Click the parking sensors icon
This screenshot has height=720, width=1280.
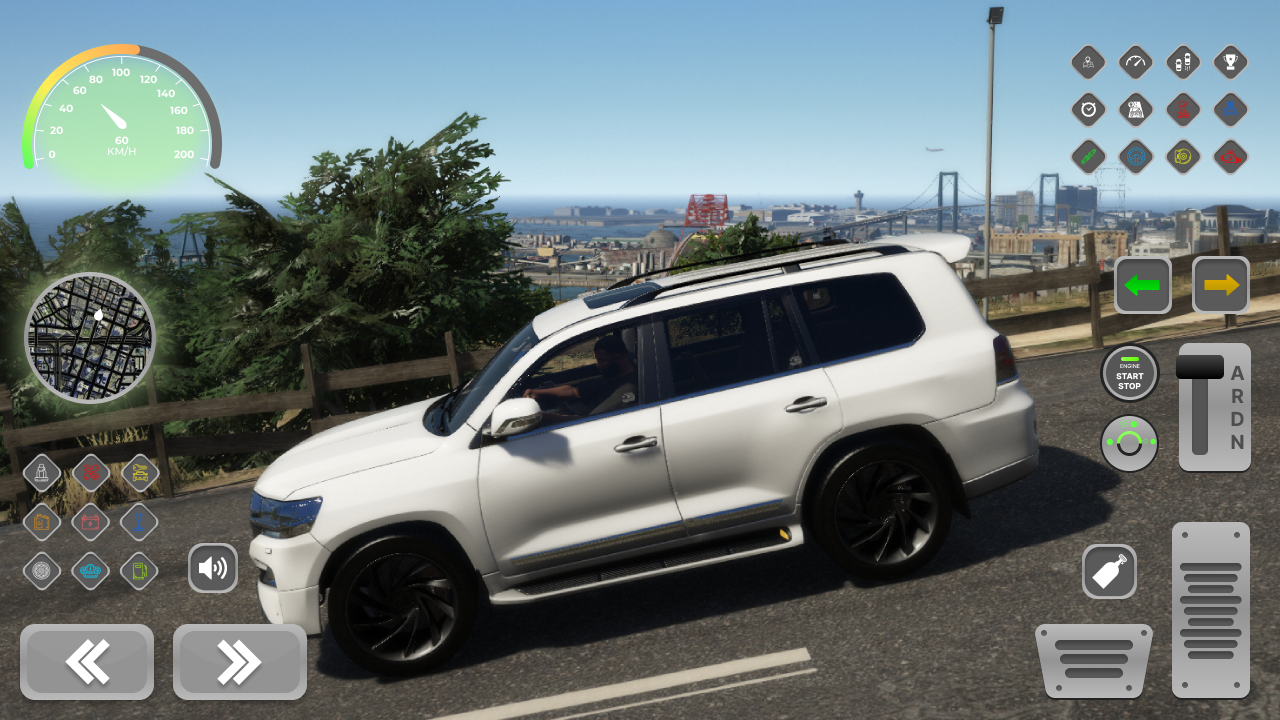1183,62
